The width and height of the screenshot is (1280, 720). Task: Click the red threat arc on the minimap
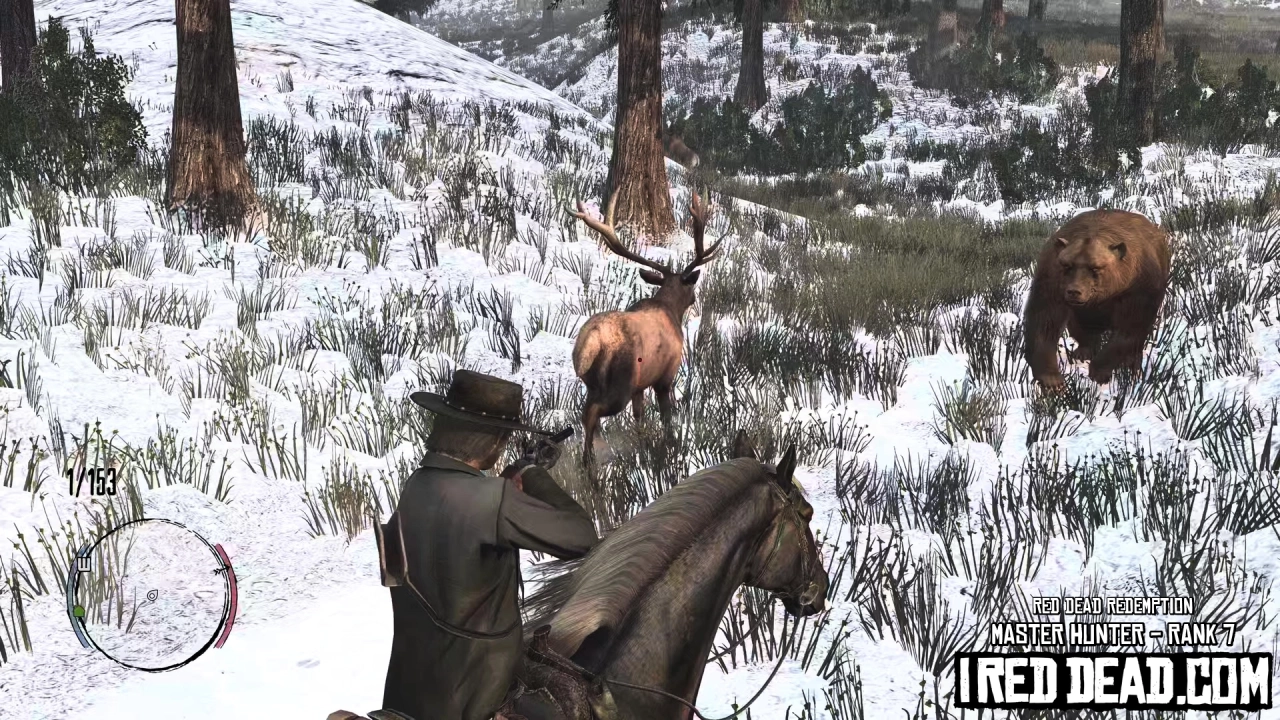pyautogui.click(x=232, y=595)
